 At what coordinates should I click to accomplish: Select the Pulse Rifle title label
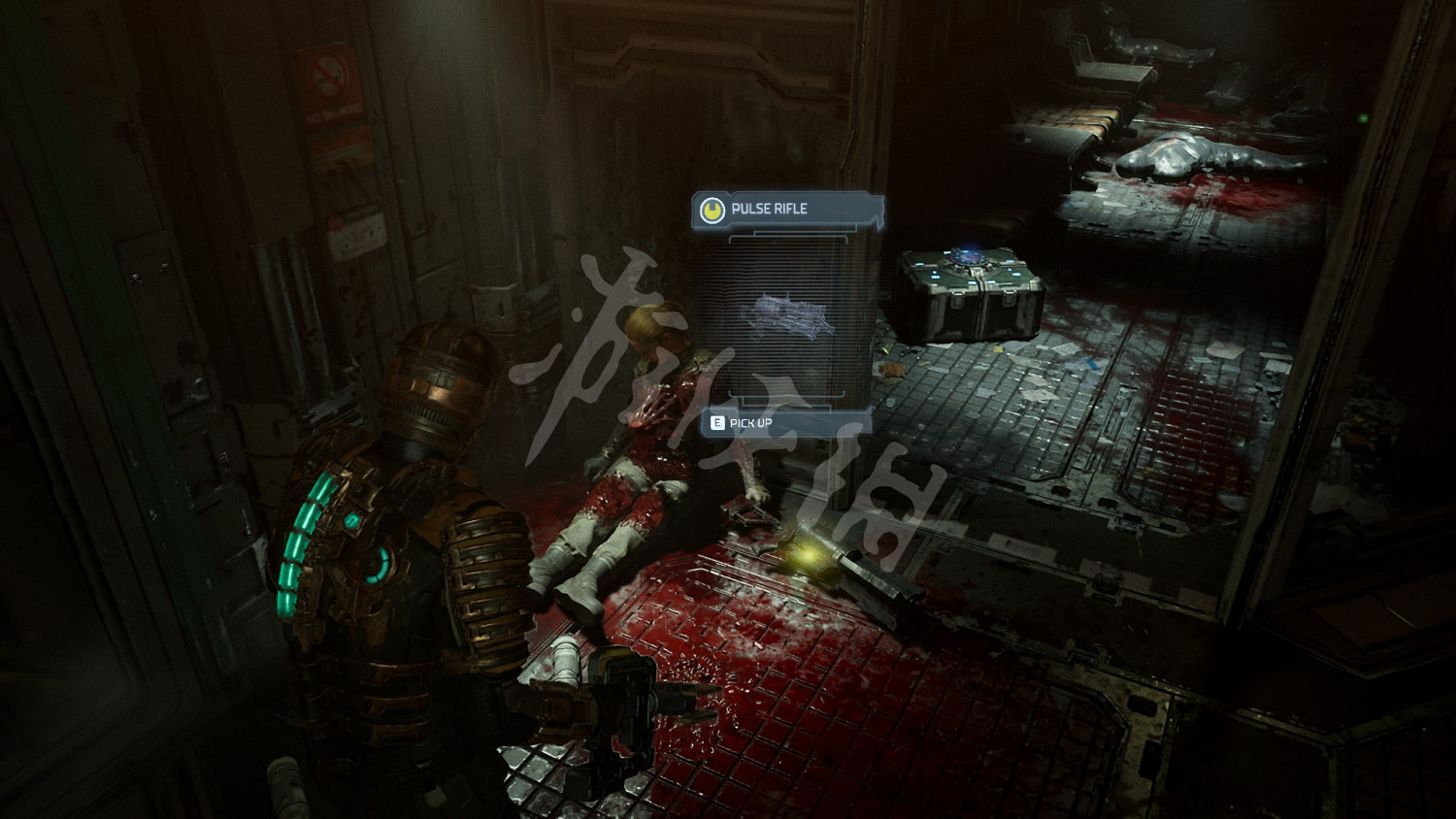[769, 209]
